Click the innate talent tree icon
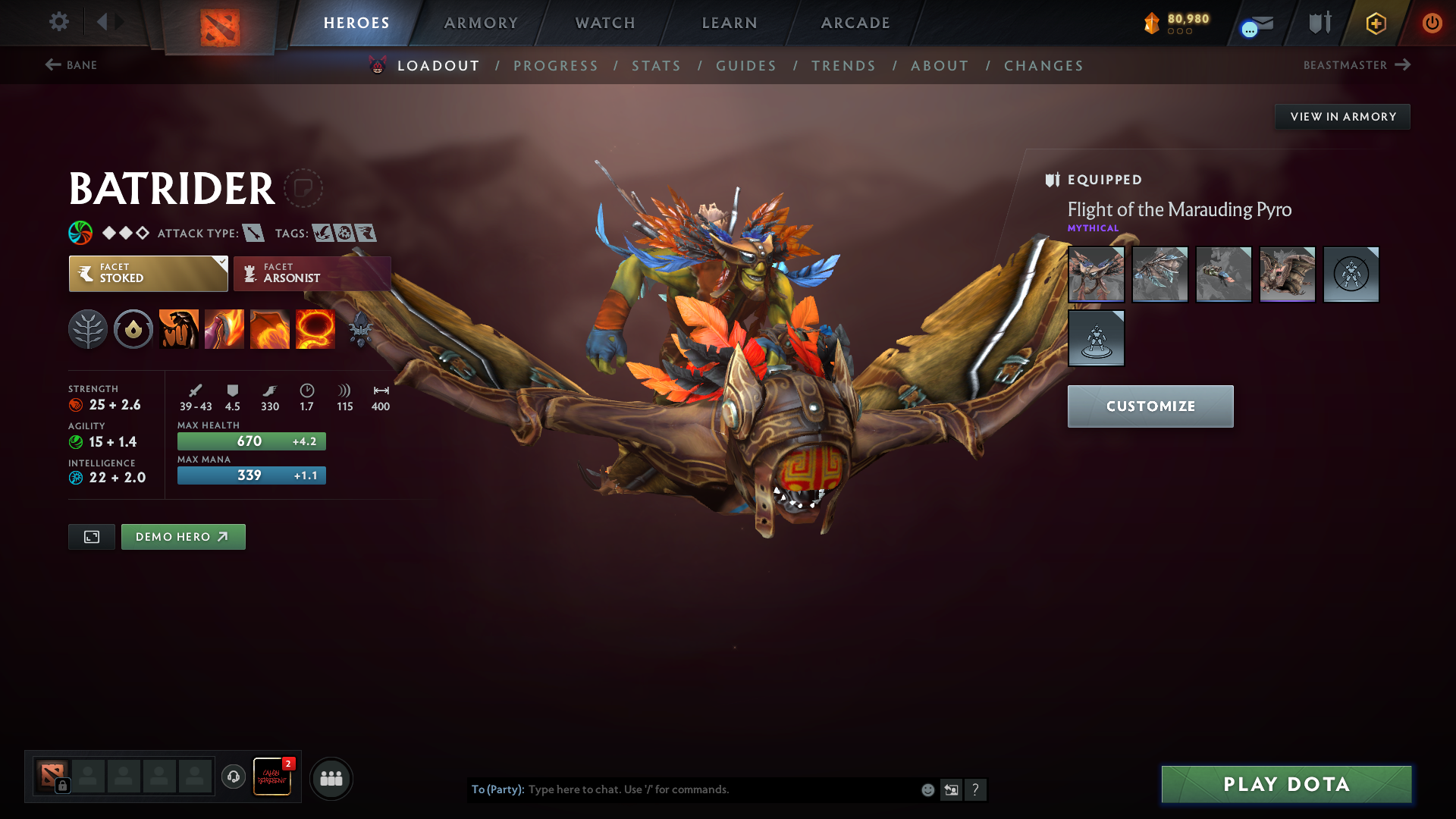 pyautogui.click(x=88, y=329)
